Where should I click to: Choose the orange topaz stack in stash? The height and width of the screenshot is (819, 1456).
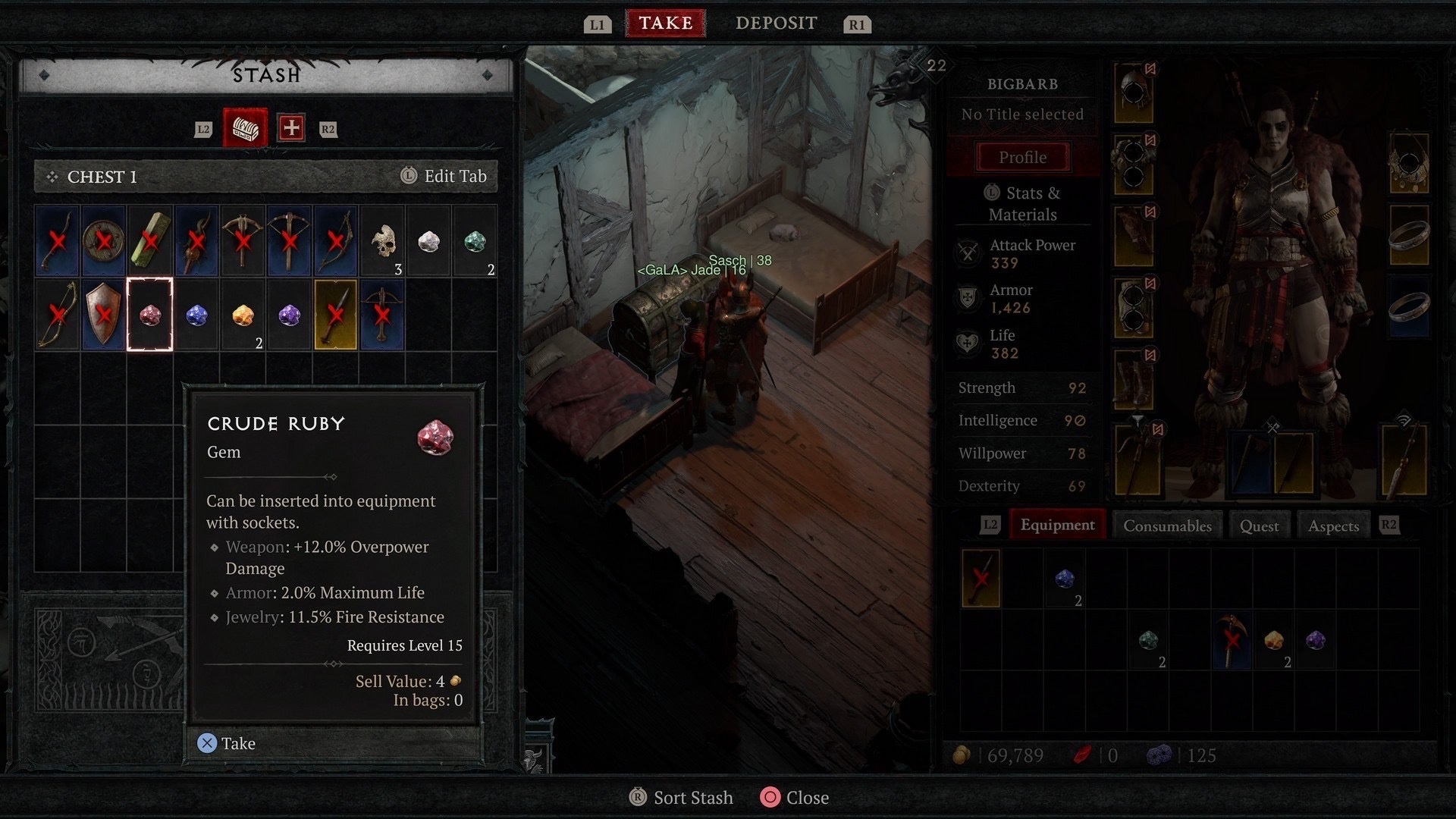[243, 315]
